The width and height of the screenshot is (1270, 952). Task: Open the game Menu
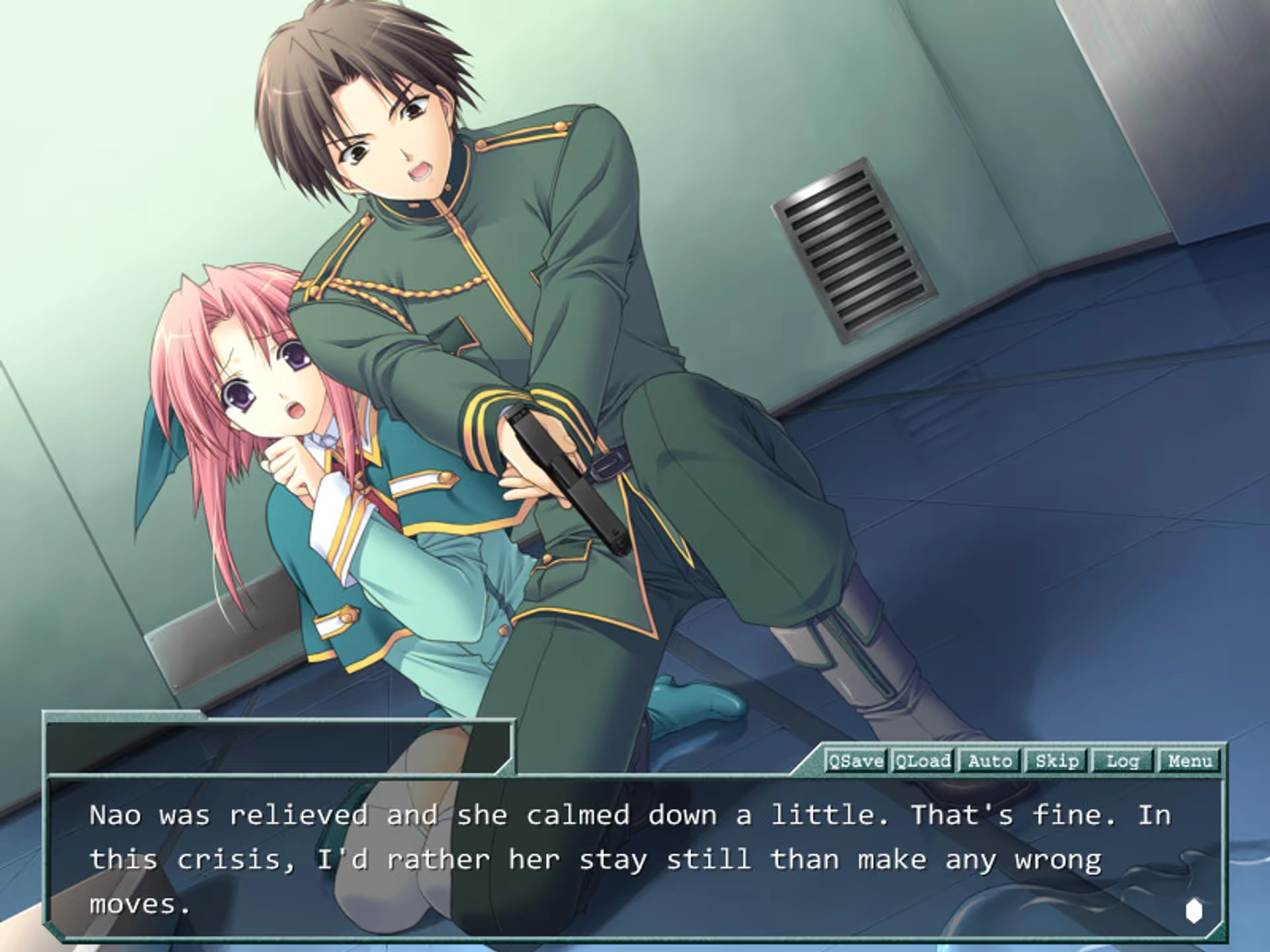(1189, 761)
